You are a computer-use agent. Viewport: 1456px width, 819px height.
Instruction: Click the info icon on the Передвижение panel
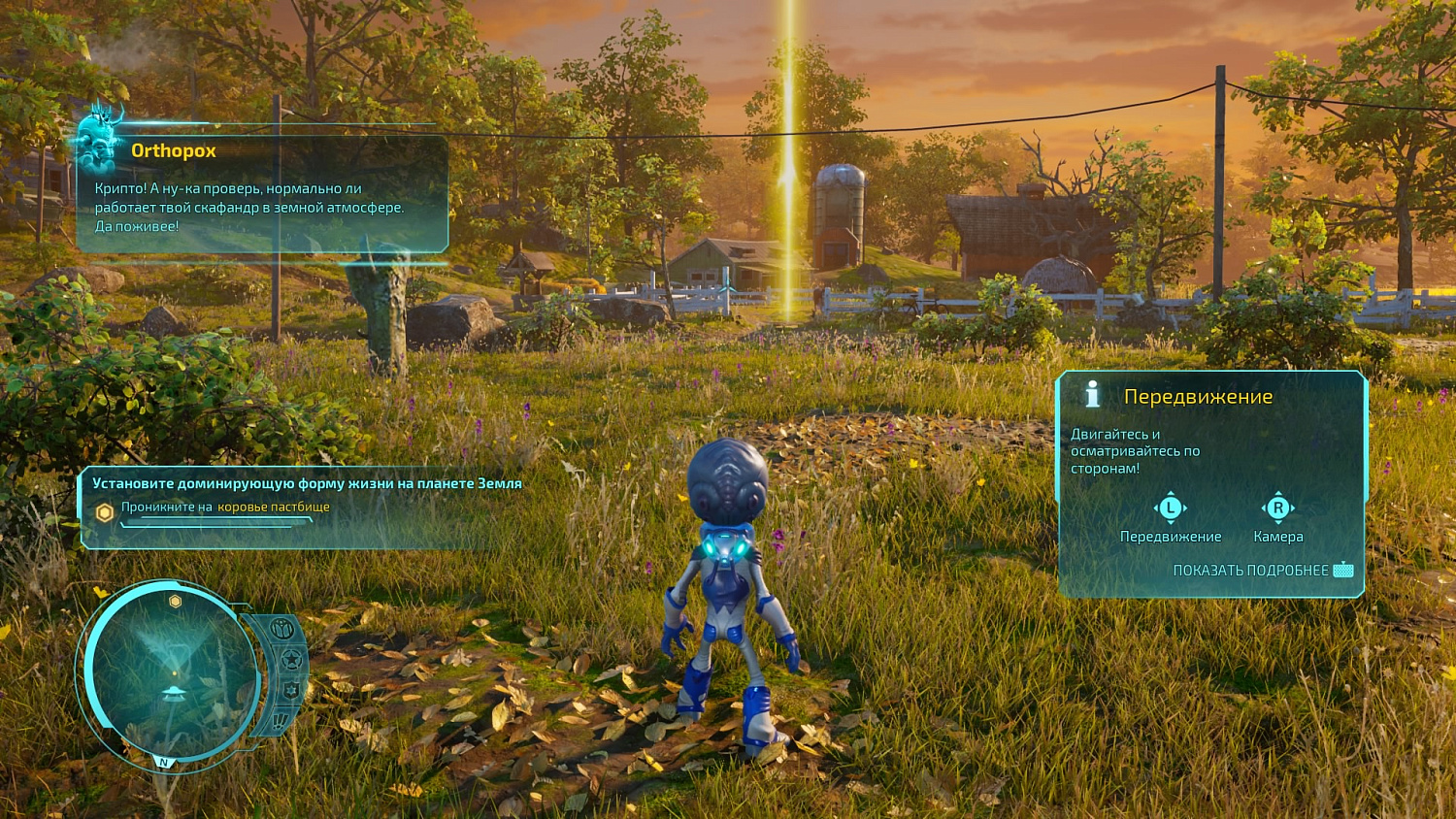coord(1092,394)
